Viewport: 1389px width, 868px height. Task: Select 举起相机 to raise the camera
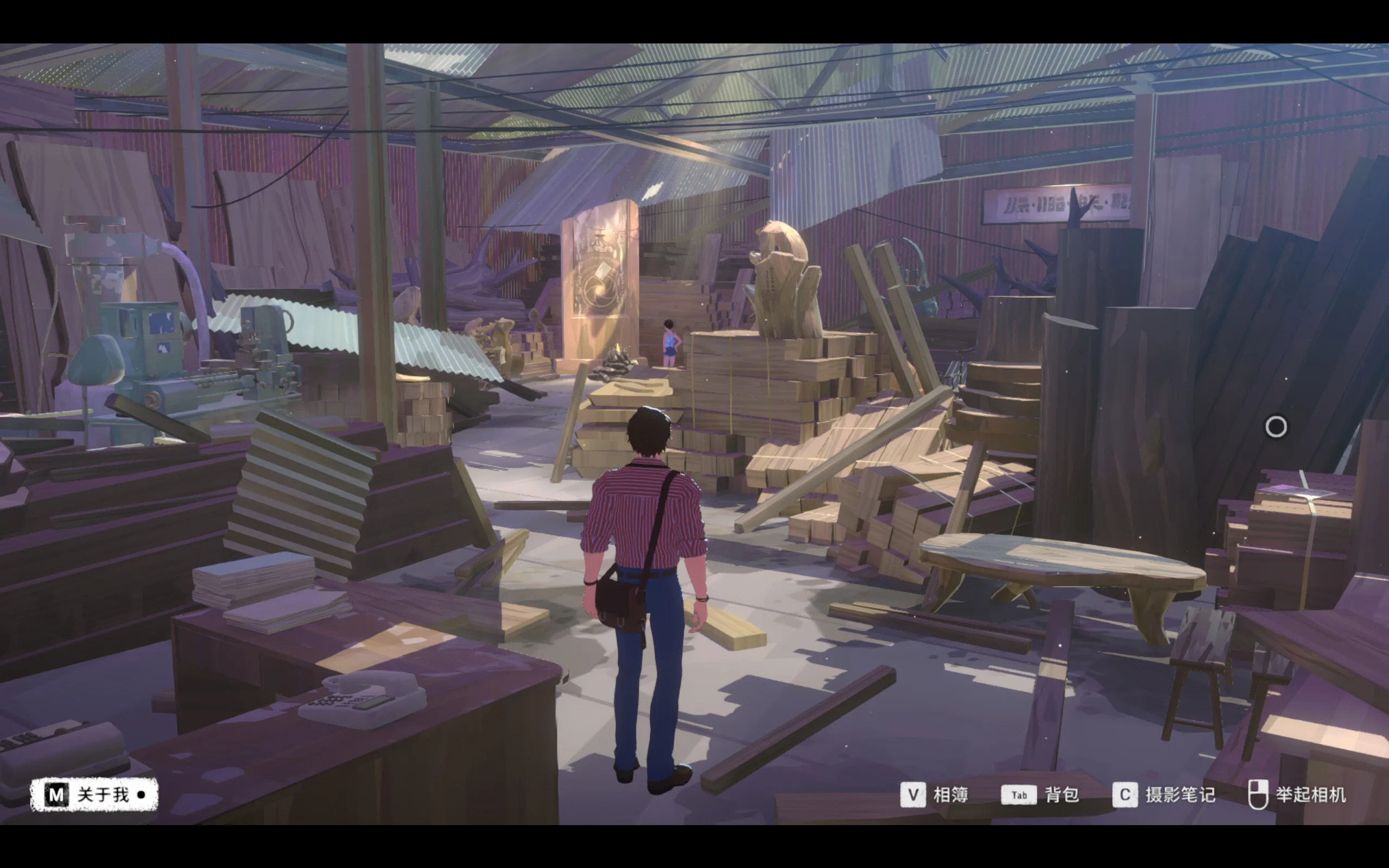click(1297, 795)
